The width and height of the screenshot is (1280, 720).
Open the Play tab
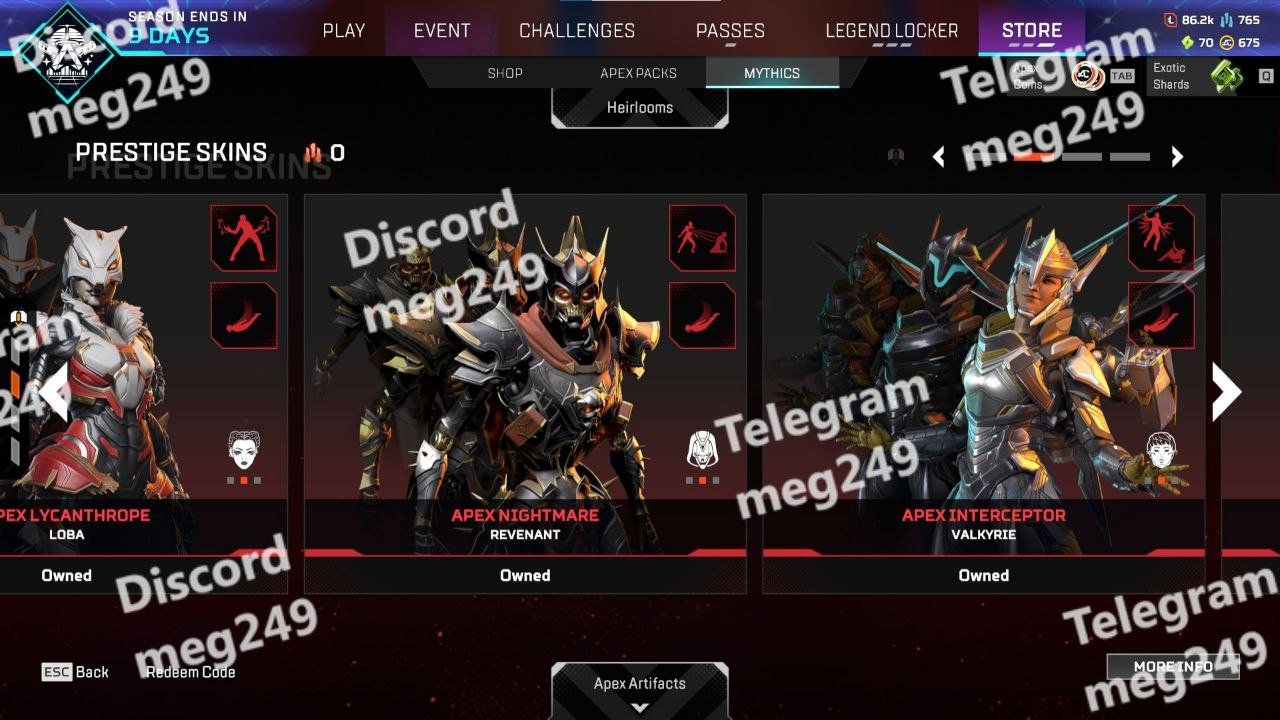click(343, 31)
